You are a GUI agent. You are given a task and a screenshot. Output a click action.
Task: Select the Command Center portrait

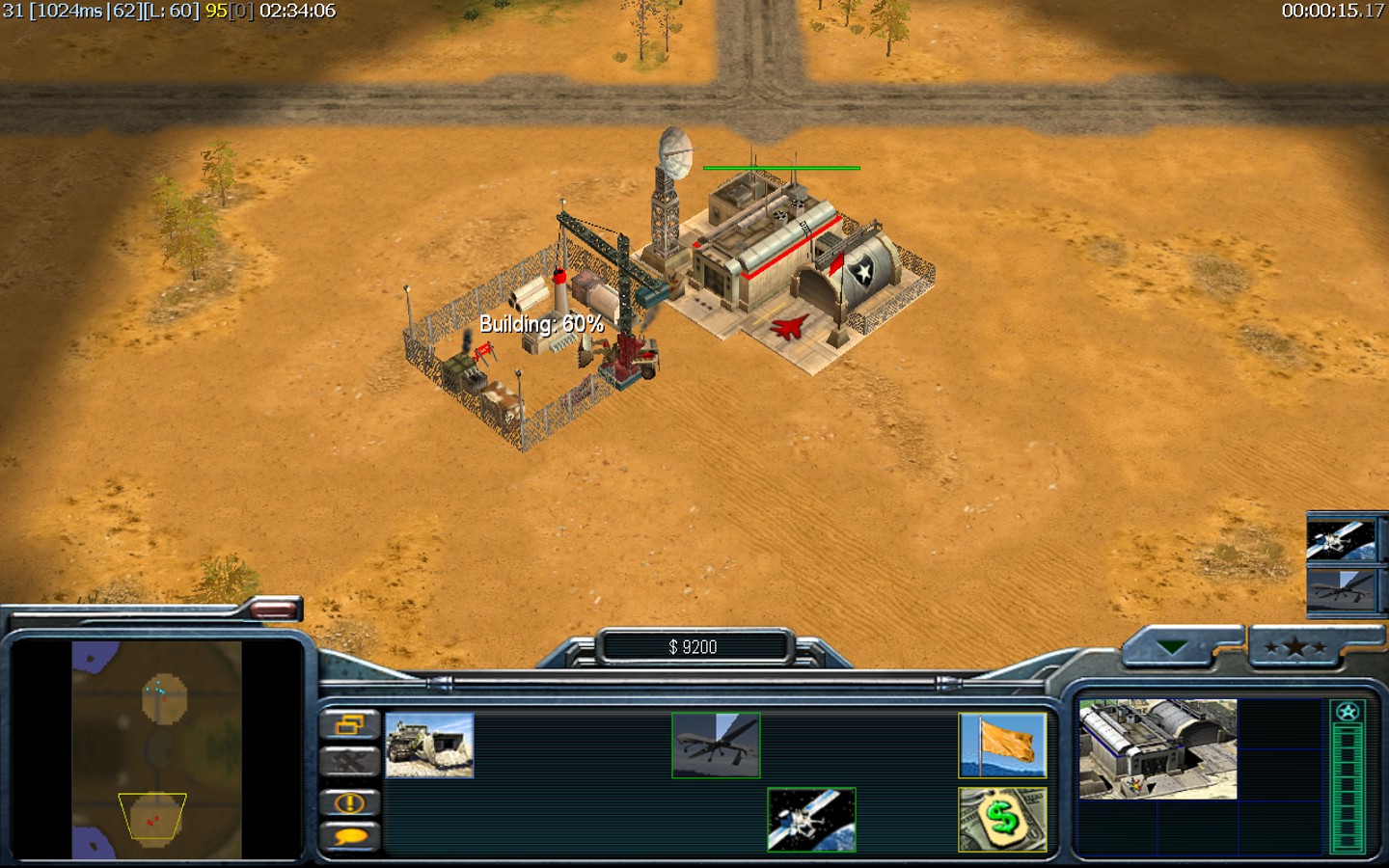tap(1157, 749)
